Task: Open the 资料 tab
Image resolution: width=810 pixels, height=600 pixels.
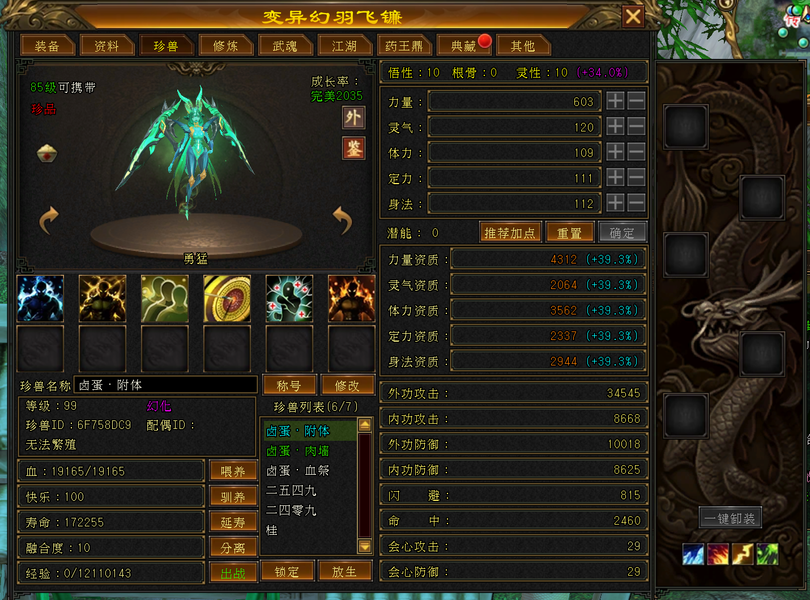Action: tap(107, 46)
